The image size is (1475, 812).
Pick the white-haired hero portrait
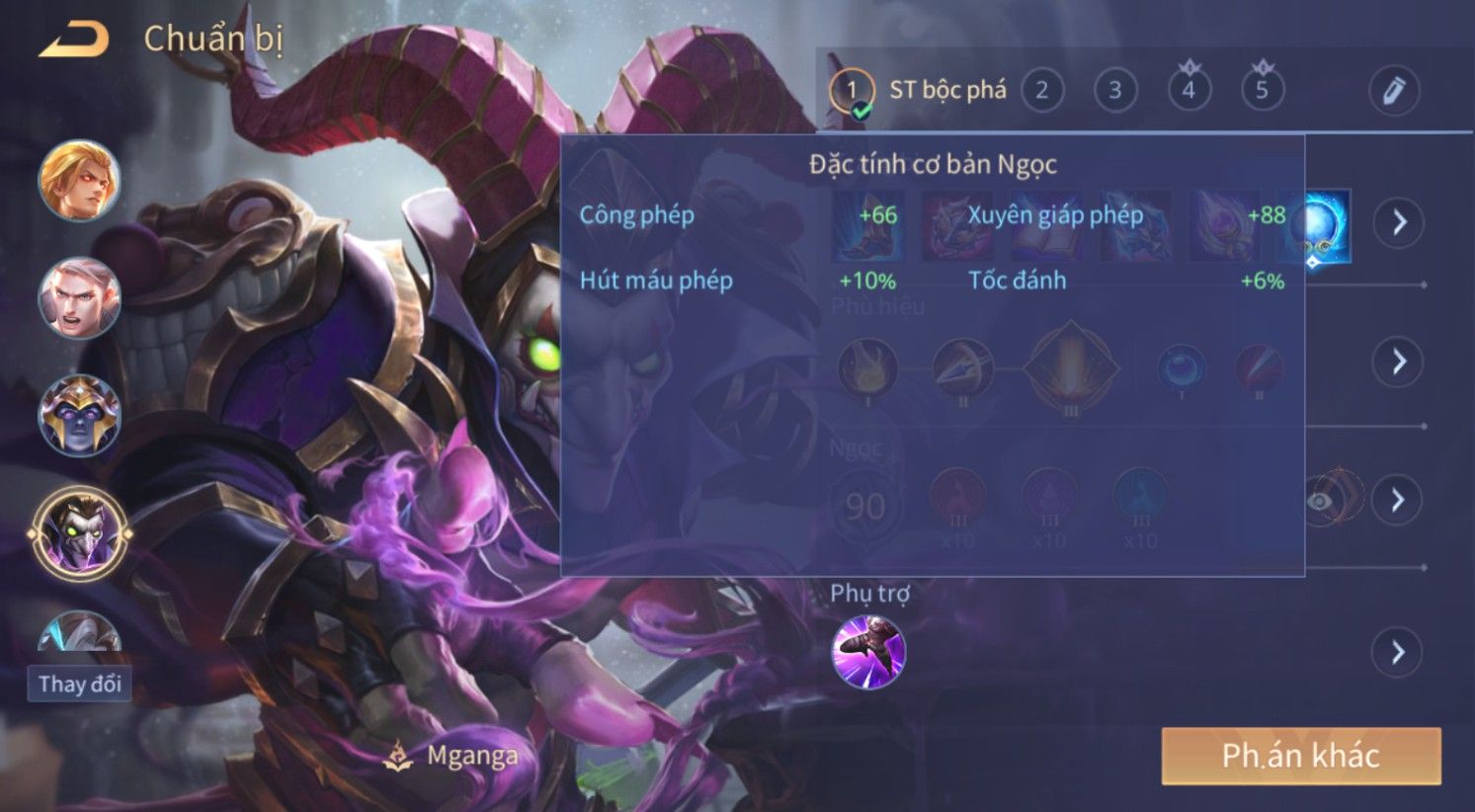tap(79, 296)
